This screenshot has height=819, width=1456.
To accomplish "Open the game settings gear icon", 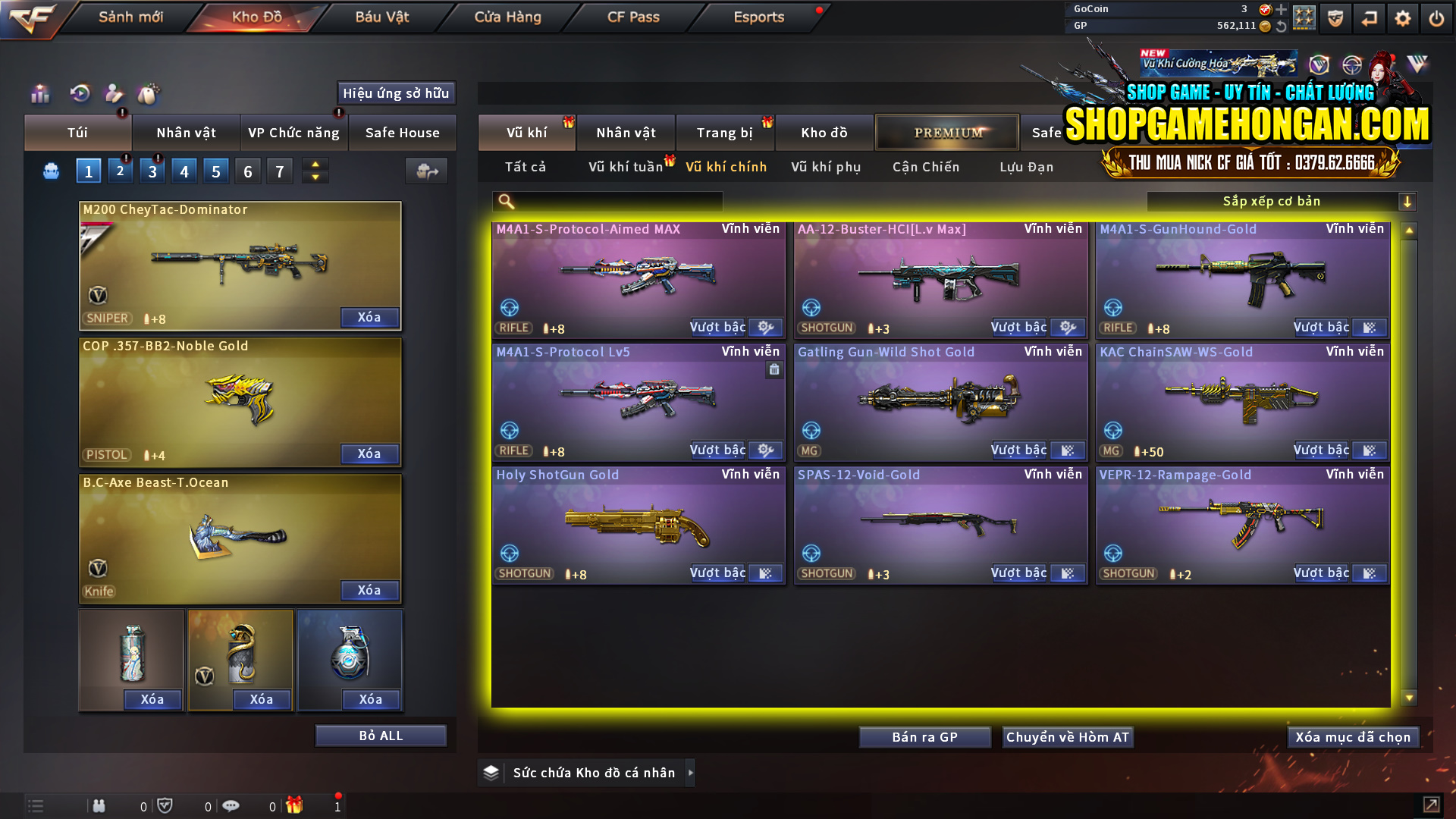I will pyautogui.click(x=1402, y=17).
